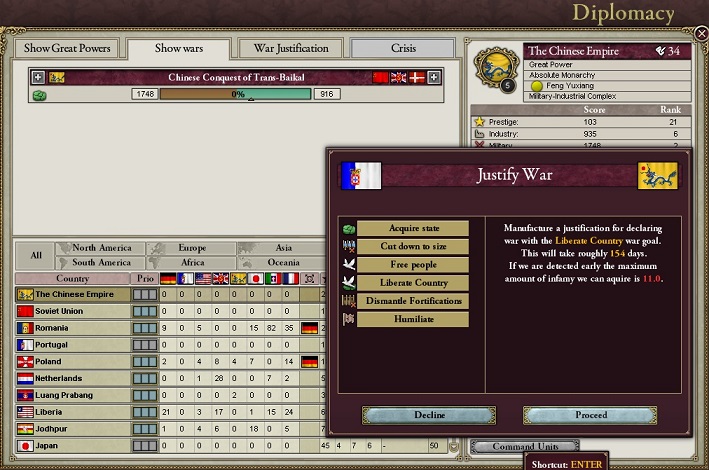Sort list by Country column header
Screen dimensions: 709x470
[73, 279]
